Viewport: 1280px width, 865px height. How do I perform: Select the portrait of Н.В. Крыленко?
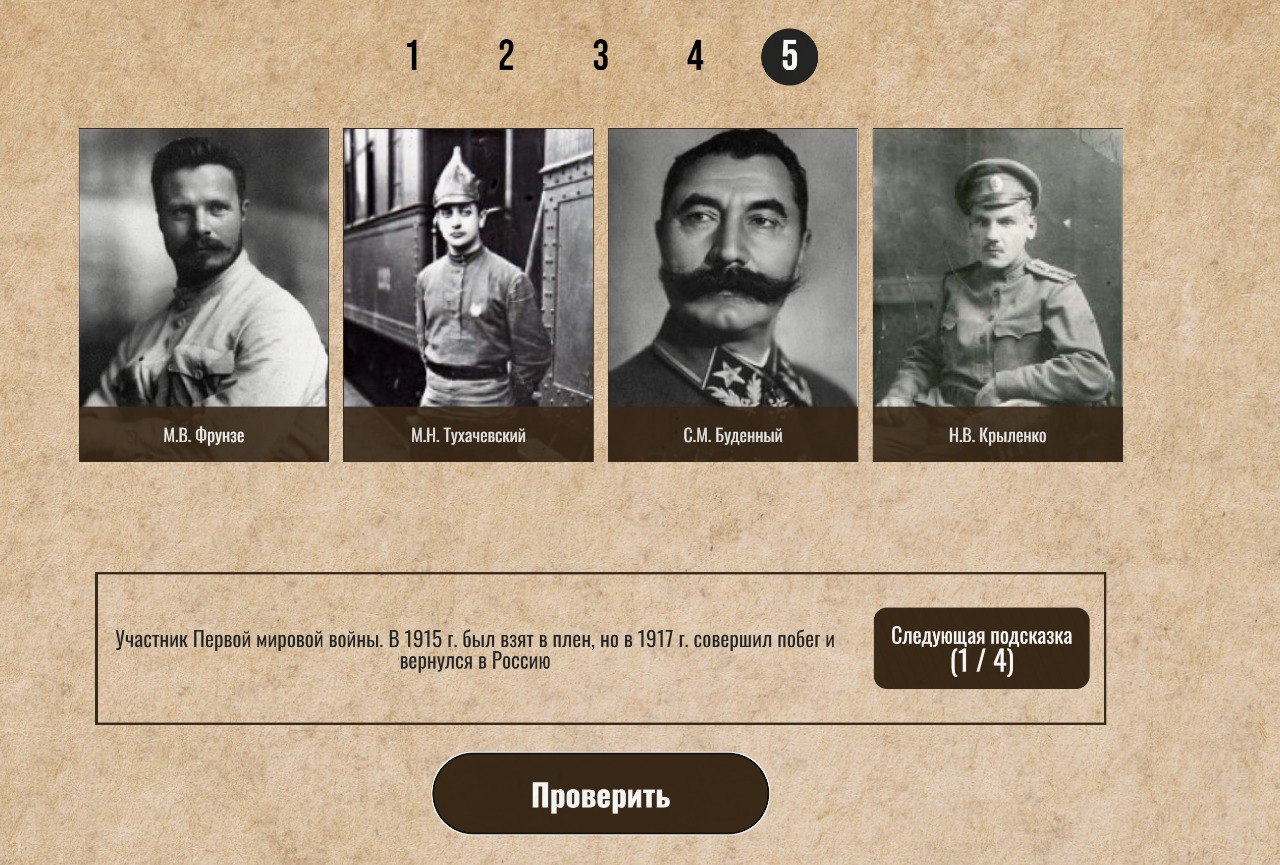coord(998,280)
